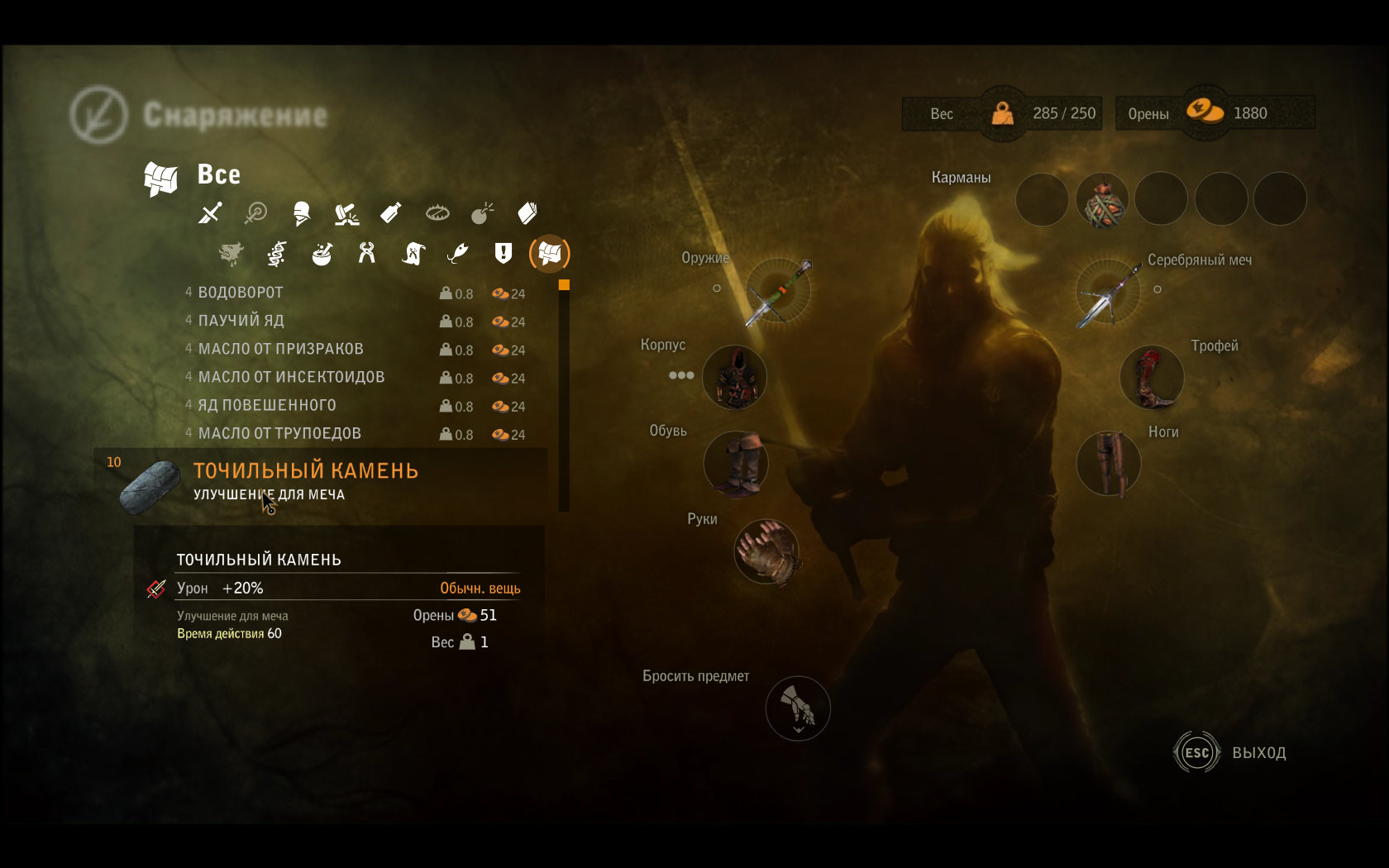The height and width of the screenshot is (868, 1389).
Task: Select Масло от призраков from the list
Action: (281, 349)
